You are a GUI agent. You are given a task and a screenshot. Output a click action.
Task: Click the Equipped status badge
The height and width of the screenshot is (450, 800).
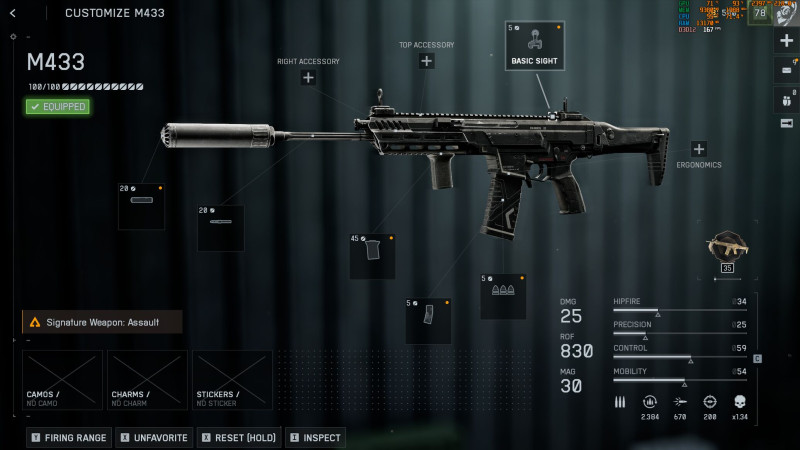pos(58,106)
